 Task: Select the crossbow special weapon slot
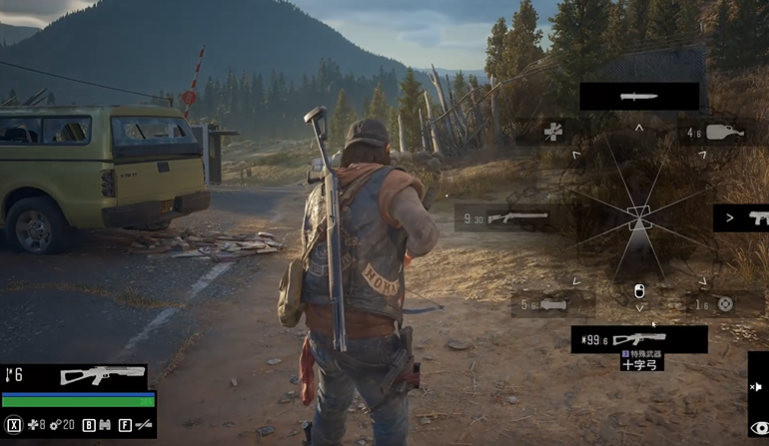[x=639, y=339]
